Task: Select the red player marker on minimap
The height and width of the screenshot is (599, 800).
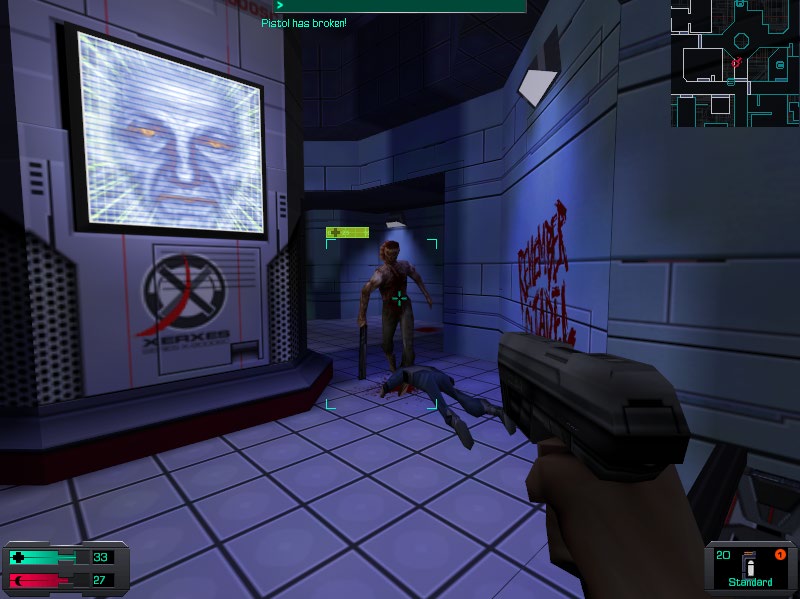Action: click(737, 62)
